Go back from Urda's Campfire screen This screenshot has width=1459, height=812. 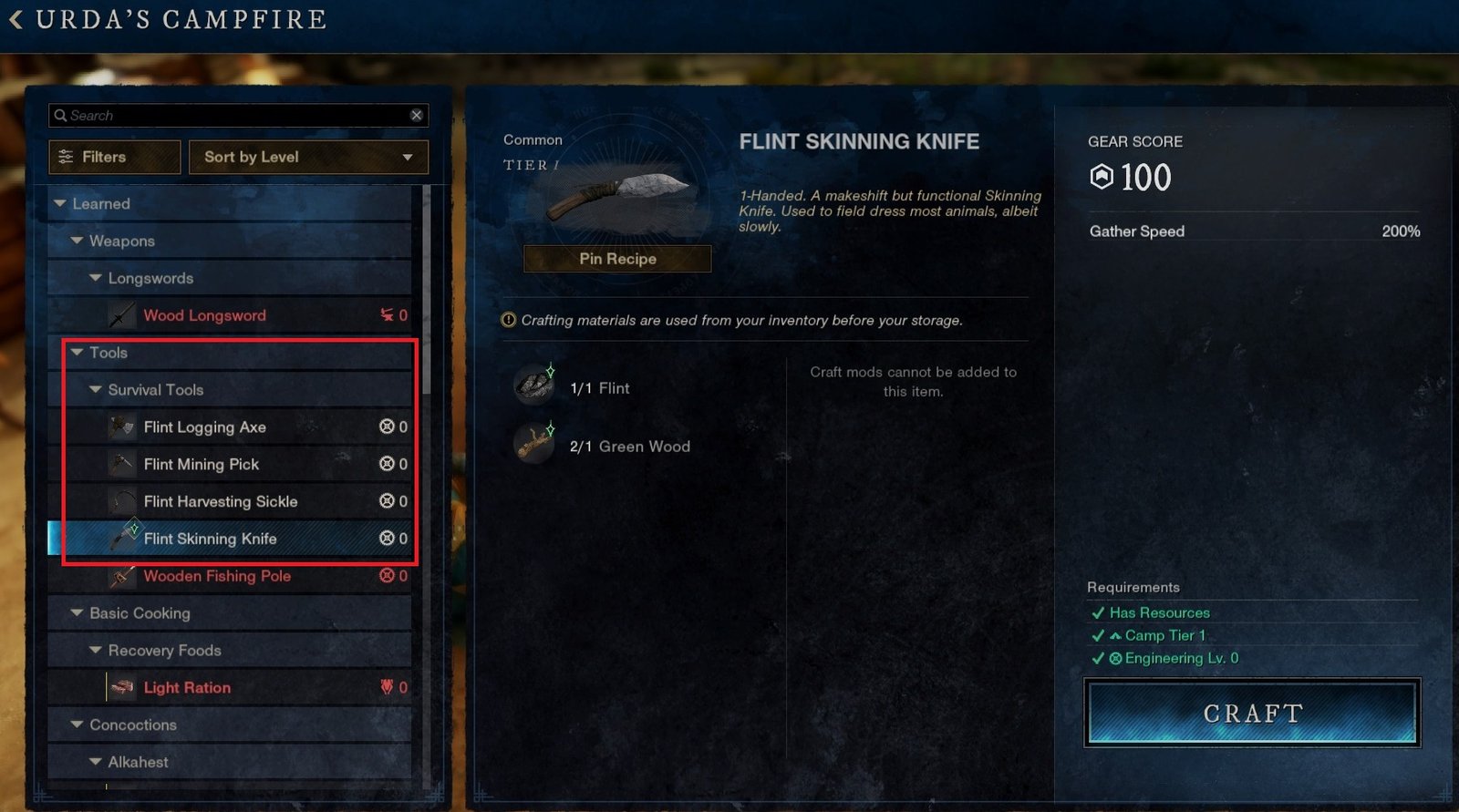[16, 19]
